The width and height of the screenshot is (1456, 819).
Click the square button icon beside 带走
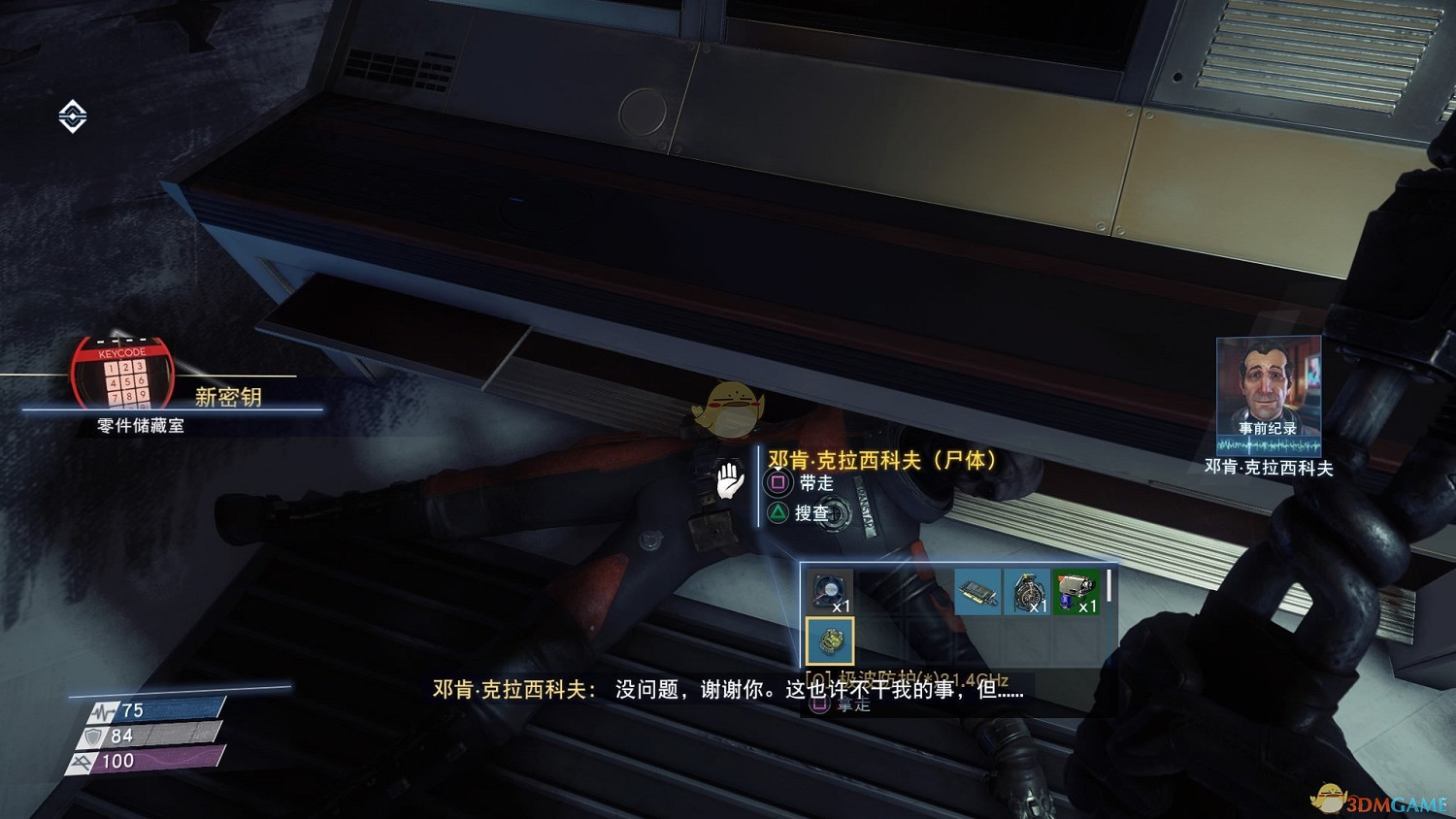point(778,482)
